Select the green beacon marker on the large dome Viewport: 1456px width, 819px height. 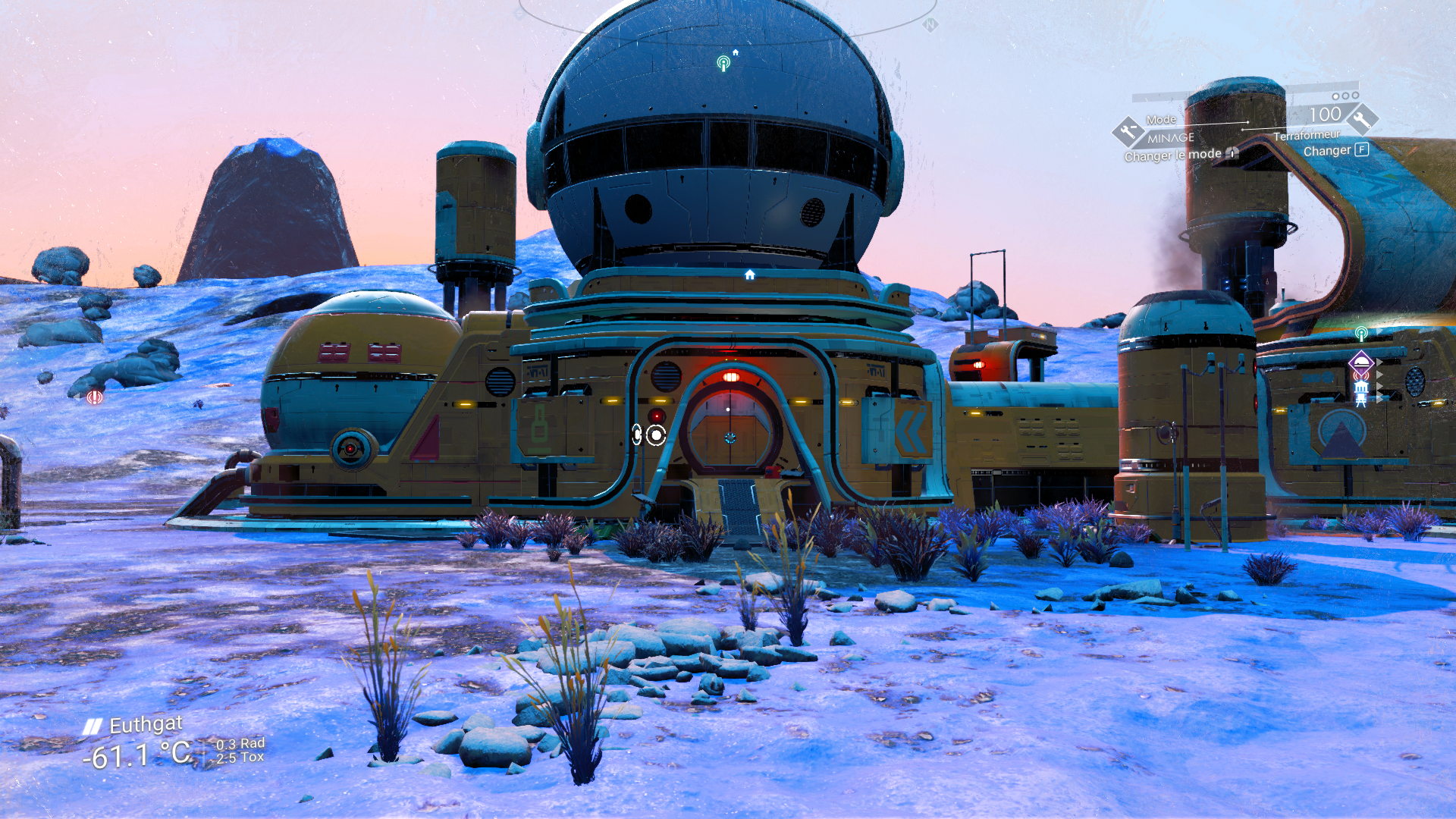click(723, 64)
